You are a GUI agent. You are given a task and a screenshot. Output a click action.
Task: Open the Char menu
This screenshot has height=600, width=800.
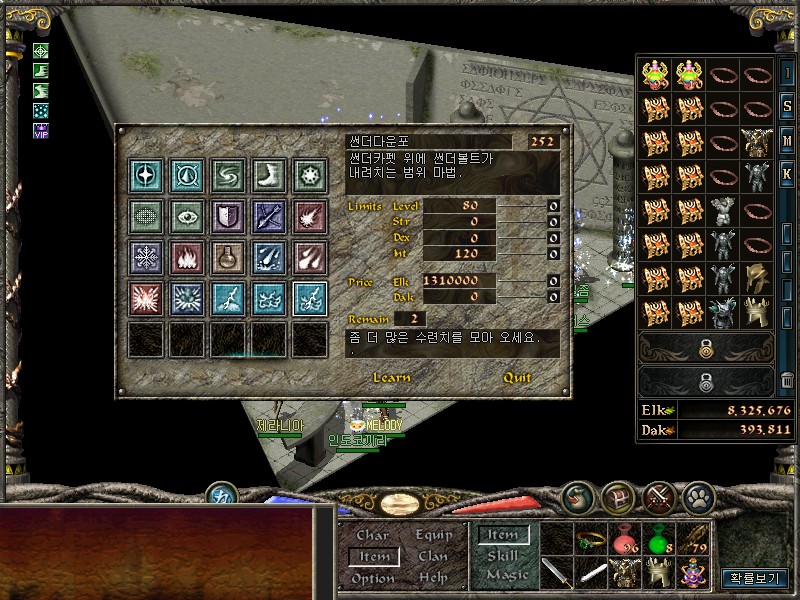click(x=373, y=536)
